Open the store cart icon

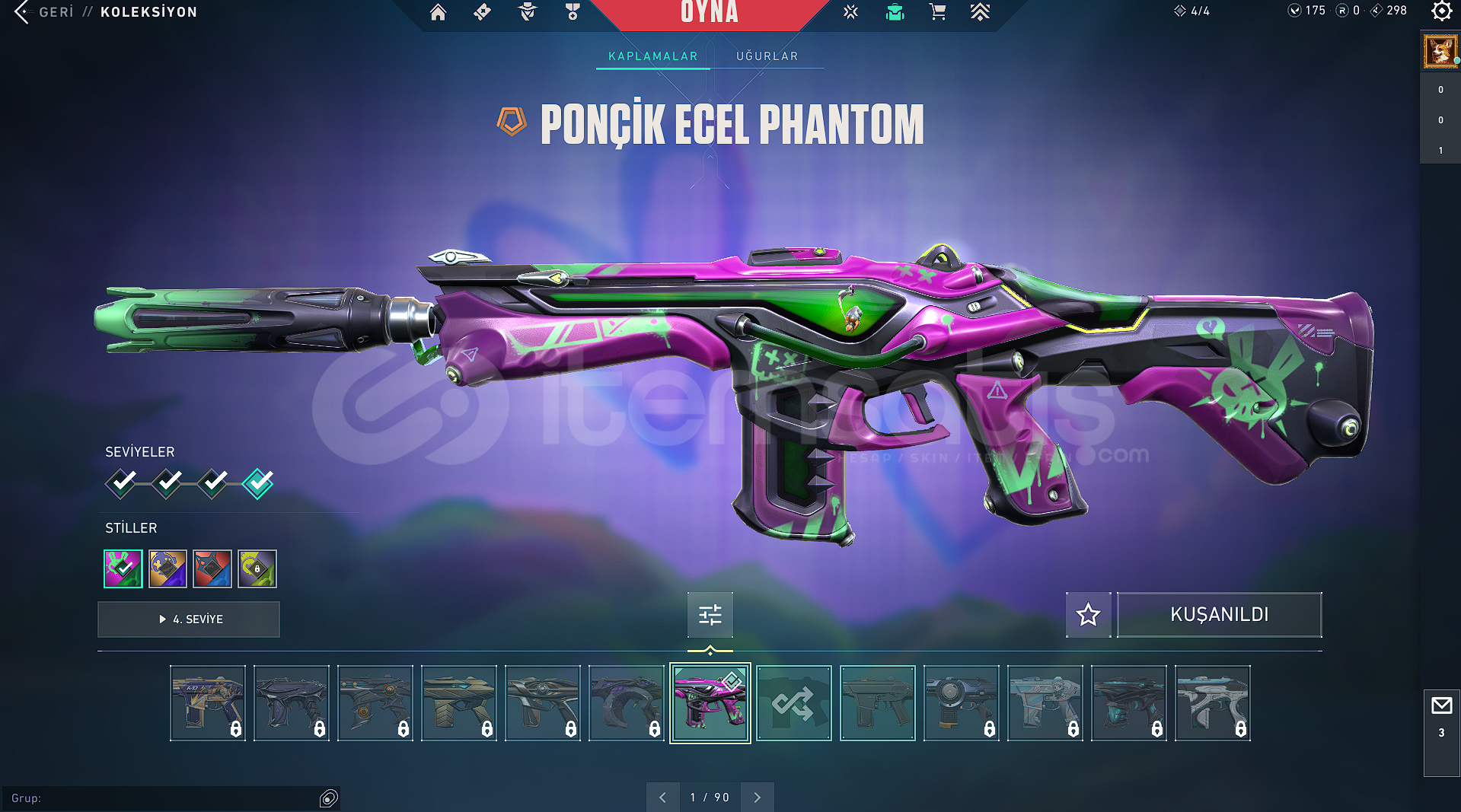pyautogui.click(x=937, y=12)
